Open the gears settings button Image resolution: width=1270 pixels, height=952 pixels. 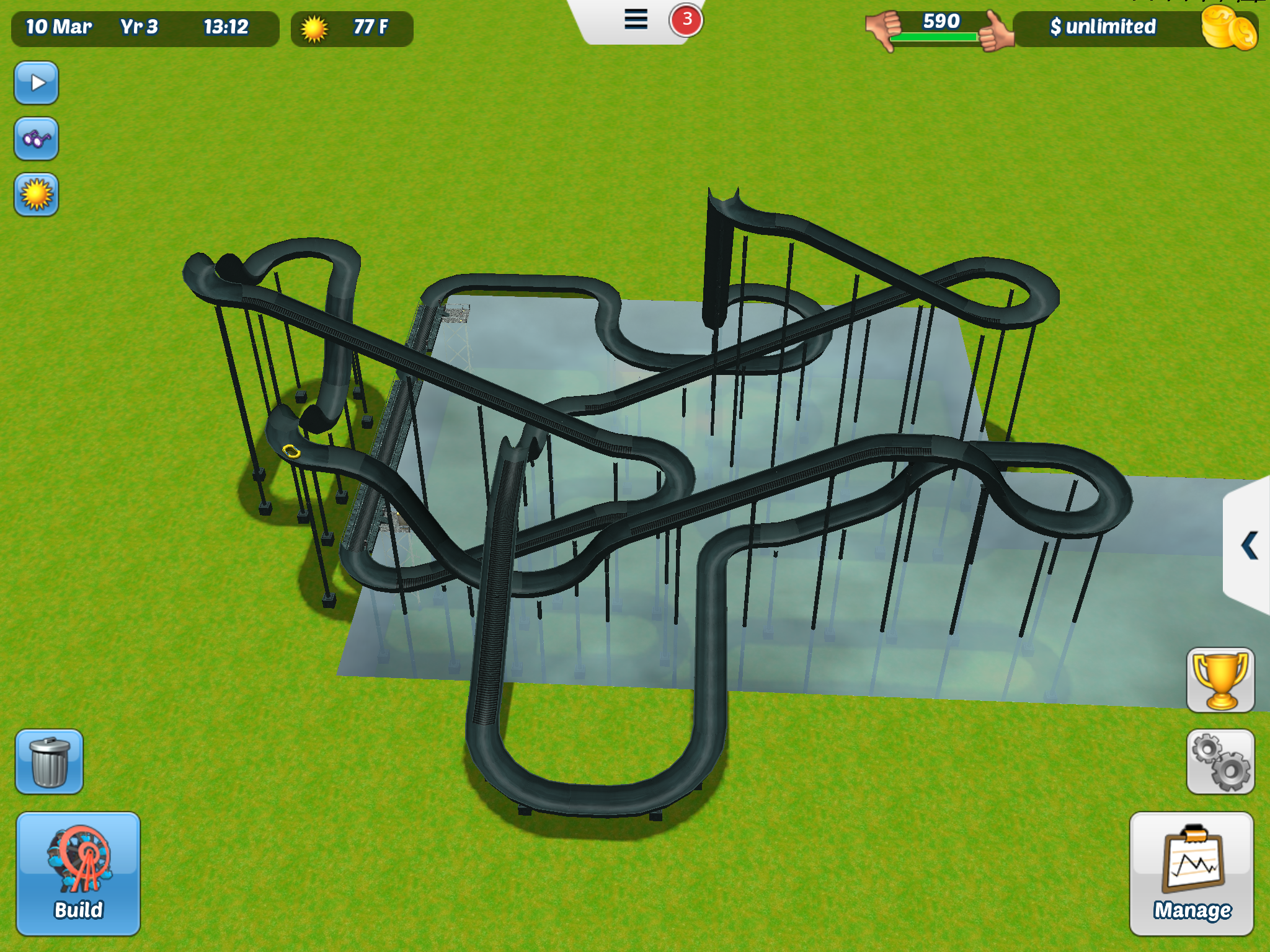pyautogui.click(x=1220, y=762)
